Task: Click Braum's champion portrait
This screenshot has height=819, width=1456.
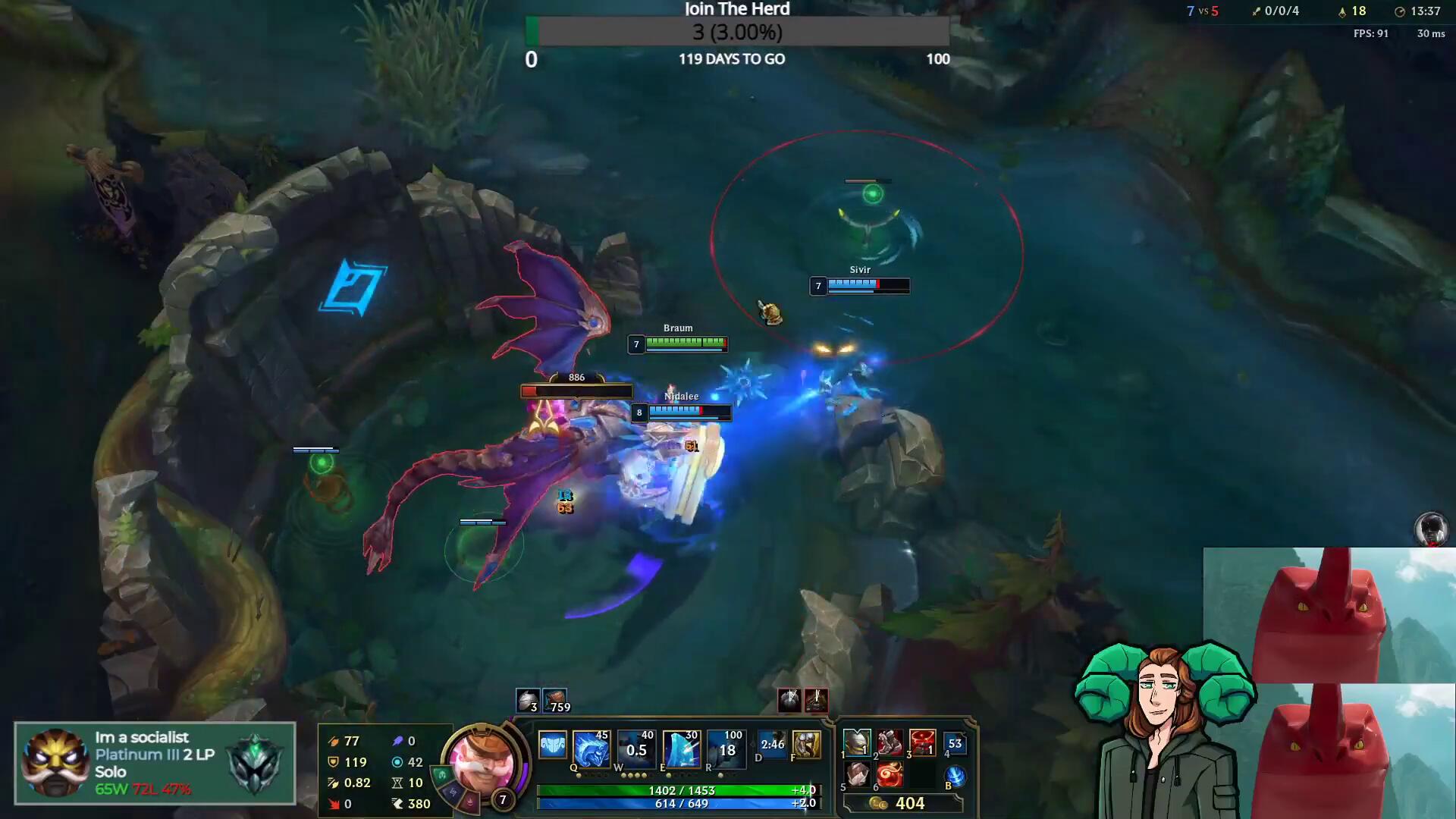Action: pyautogui.click(x=481, y=762)
